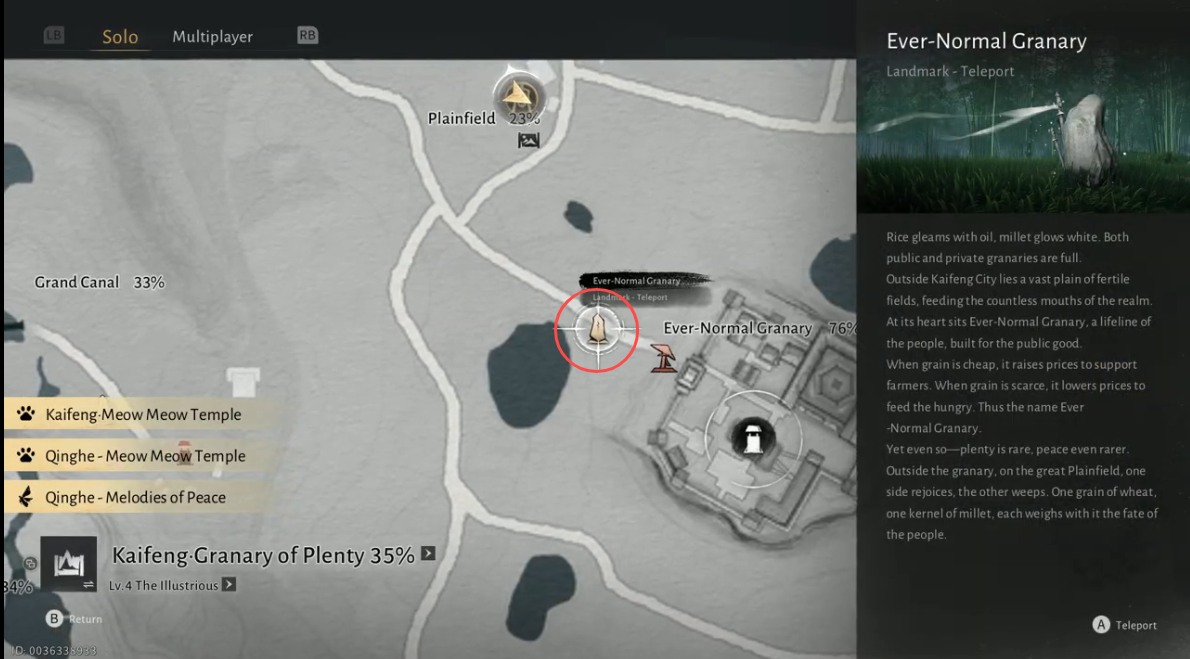Select the Ever-Normal Granary teleport landmark
Screen dimensions: 1190x659
pos(597,328)
